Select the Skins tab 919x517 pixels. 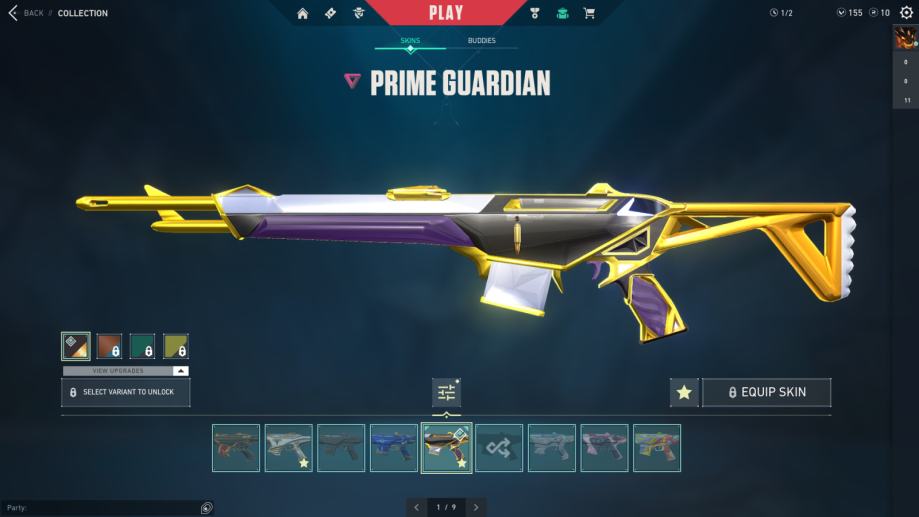(410, 41)
